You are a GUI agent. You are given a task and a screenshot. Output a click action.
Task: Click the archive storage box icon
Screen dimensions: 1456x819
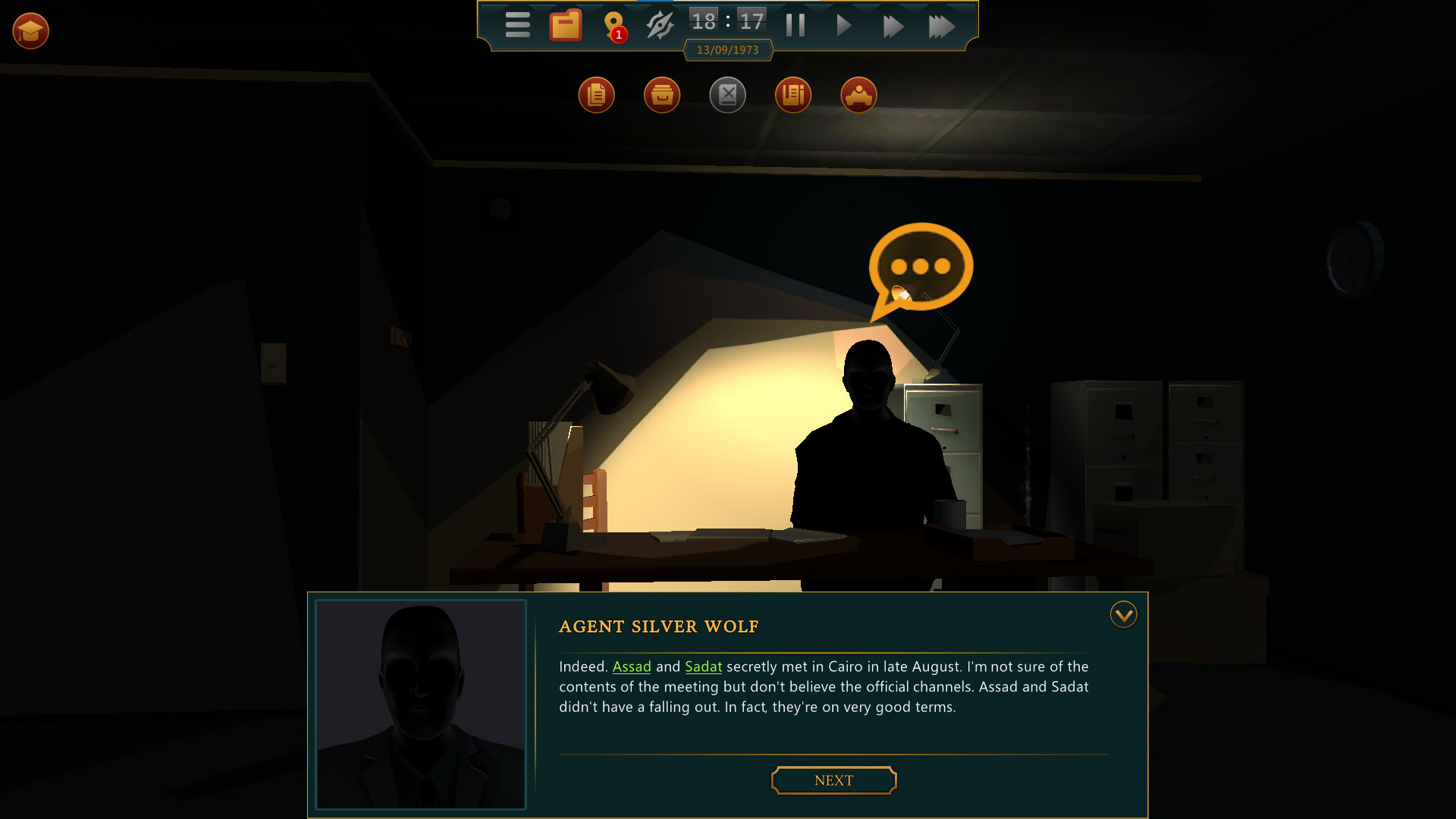[662, 95]
